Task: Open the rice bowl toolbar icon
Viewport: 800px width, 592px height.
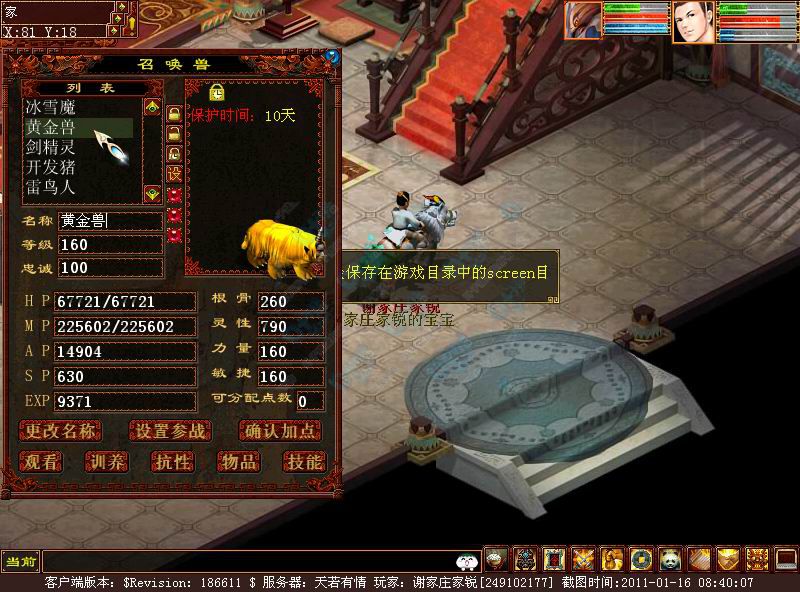Action: (496, 559)
